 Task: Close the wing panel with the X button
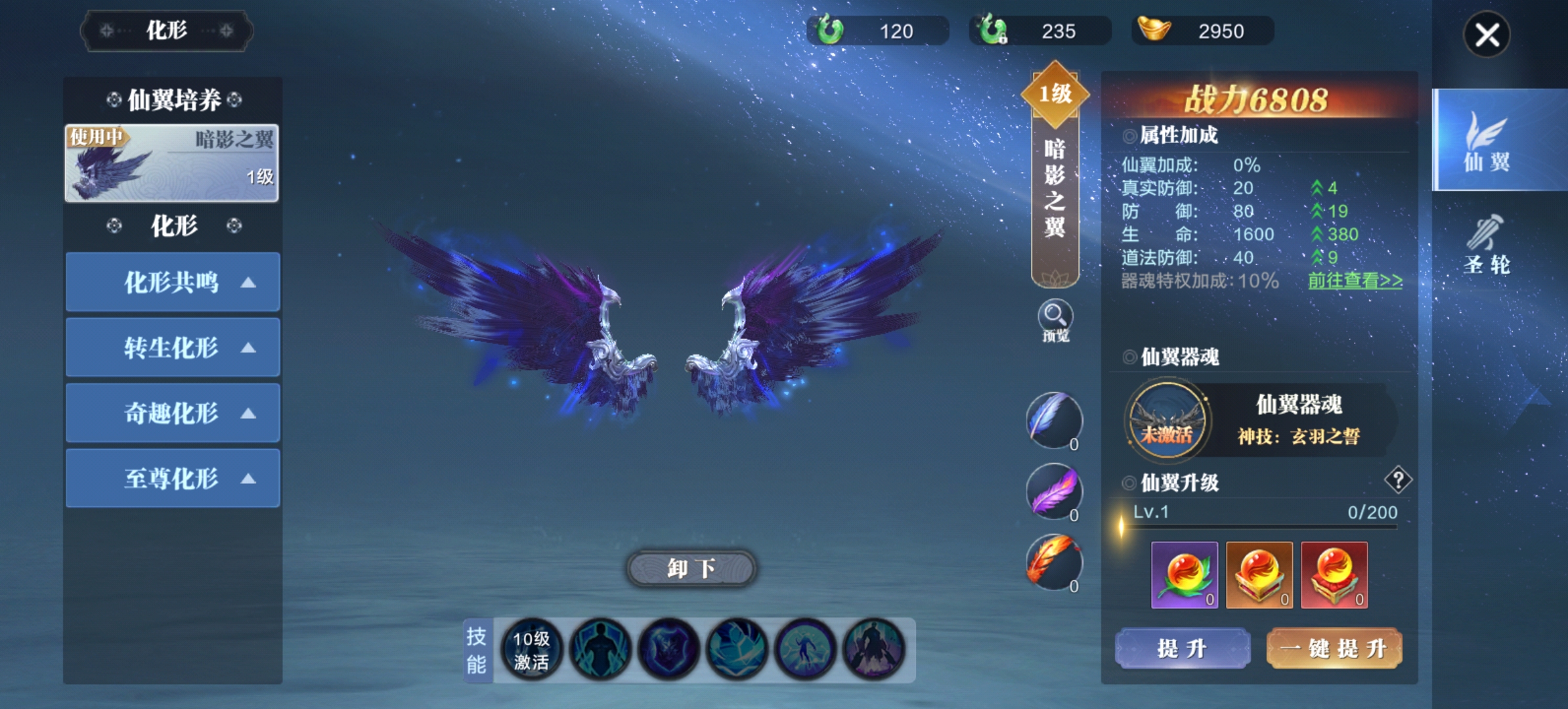[1487, 35]
